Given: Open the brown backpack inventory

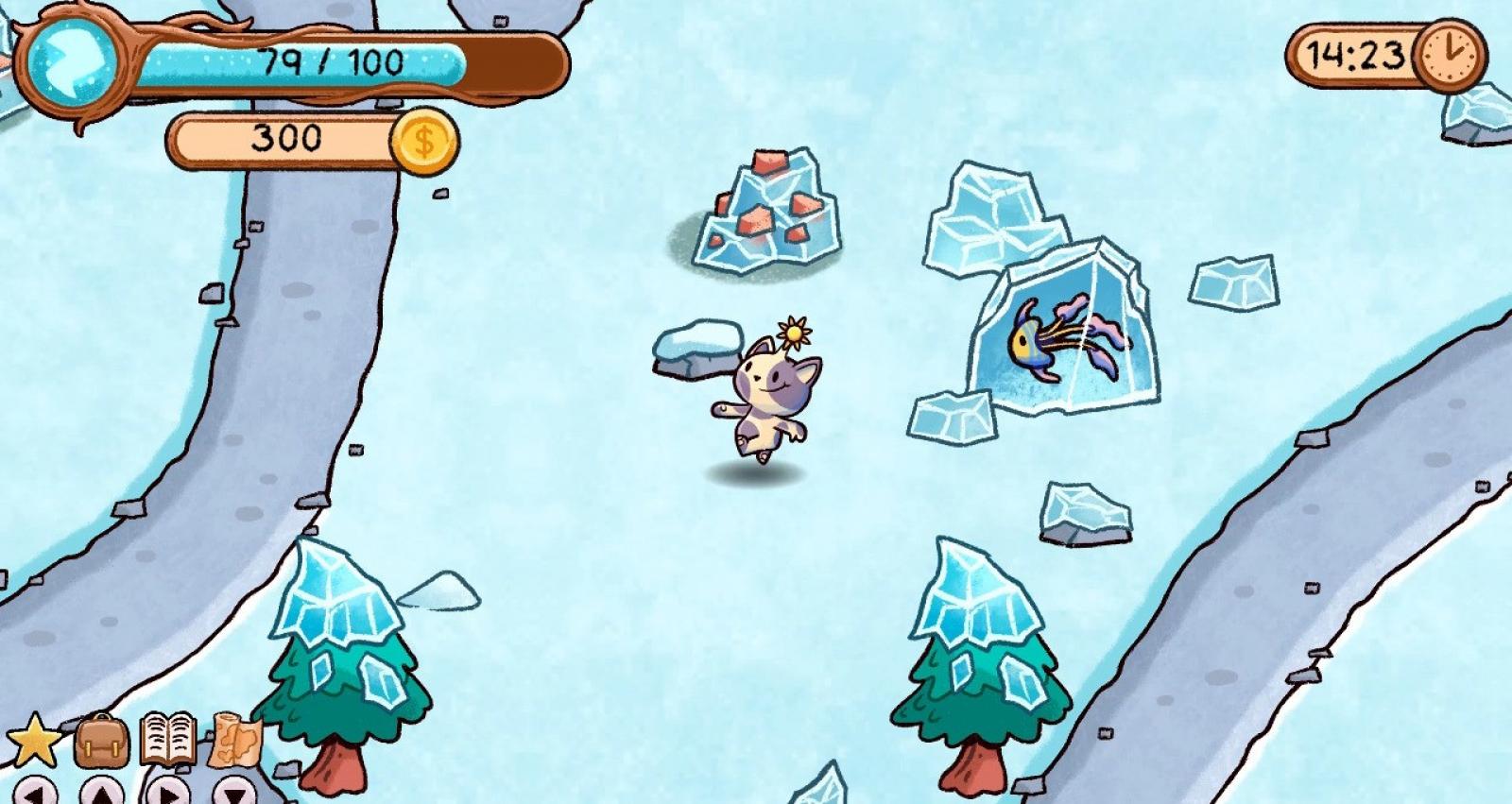Looking at the screenshot, I should pyautogui.click(x=101, y=741).
